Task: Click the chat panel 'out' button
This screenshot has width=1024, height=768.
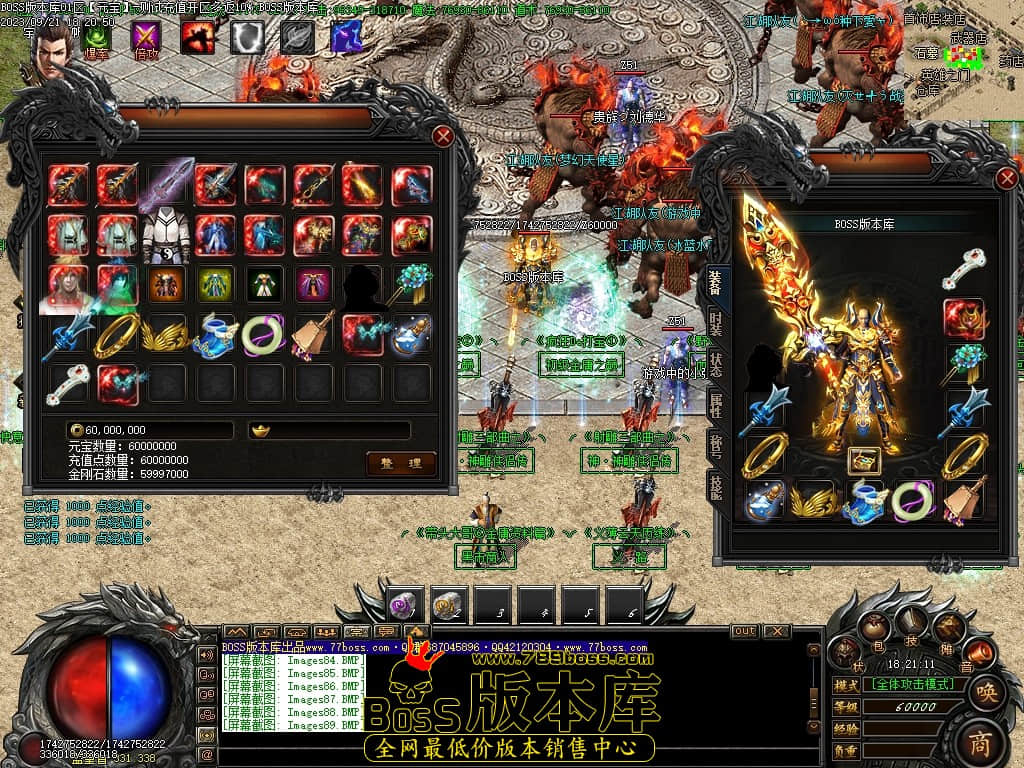Action: pyautogui.click(x=744, y=631)
